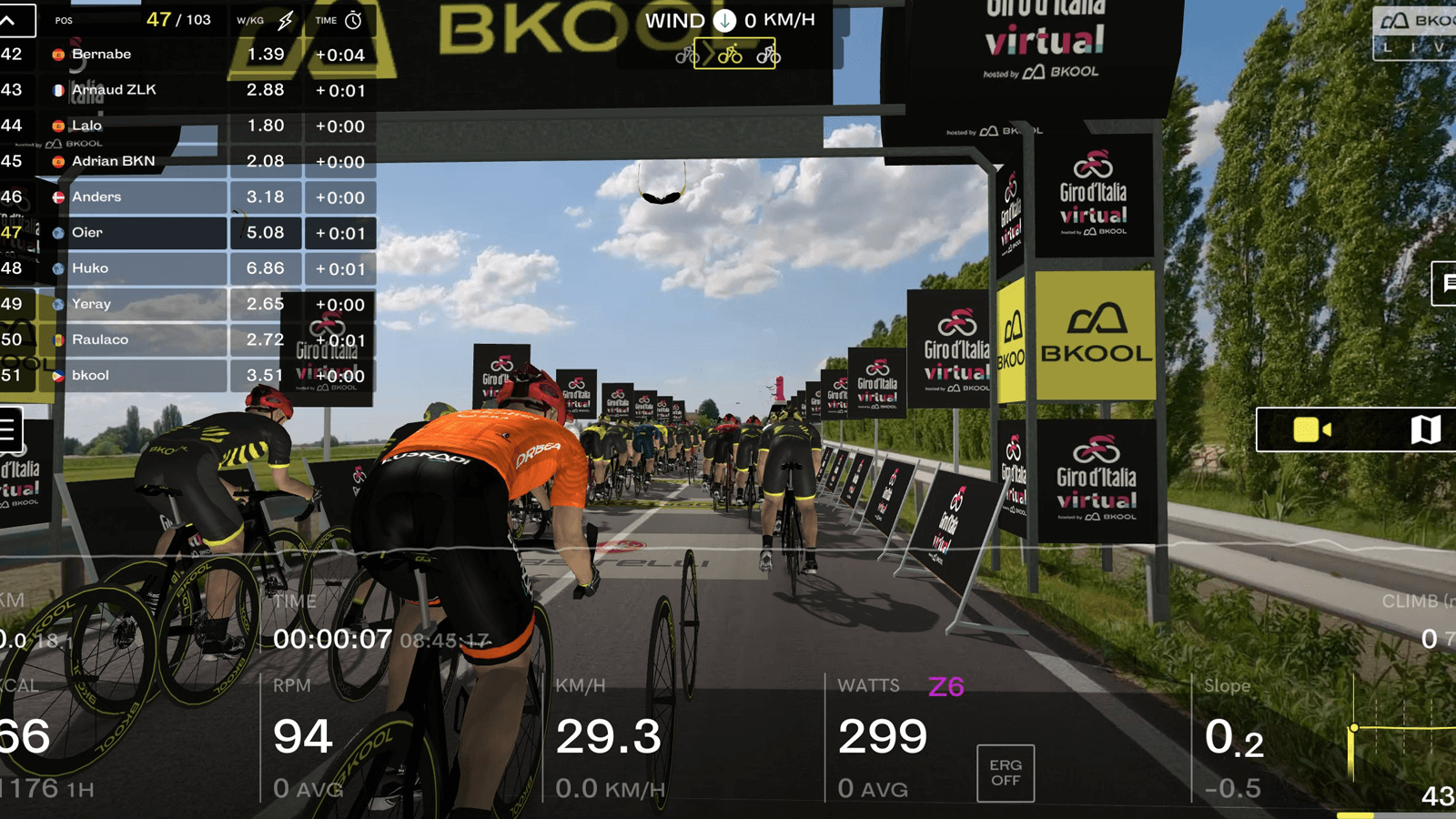
Task: Select rider Anders in the leaderboard
Action: 136,197
